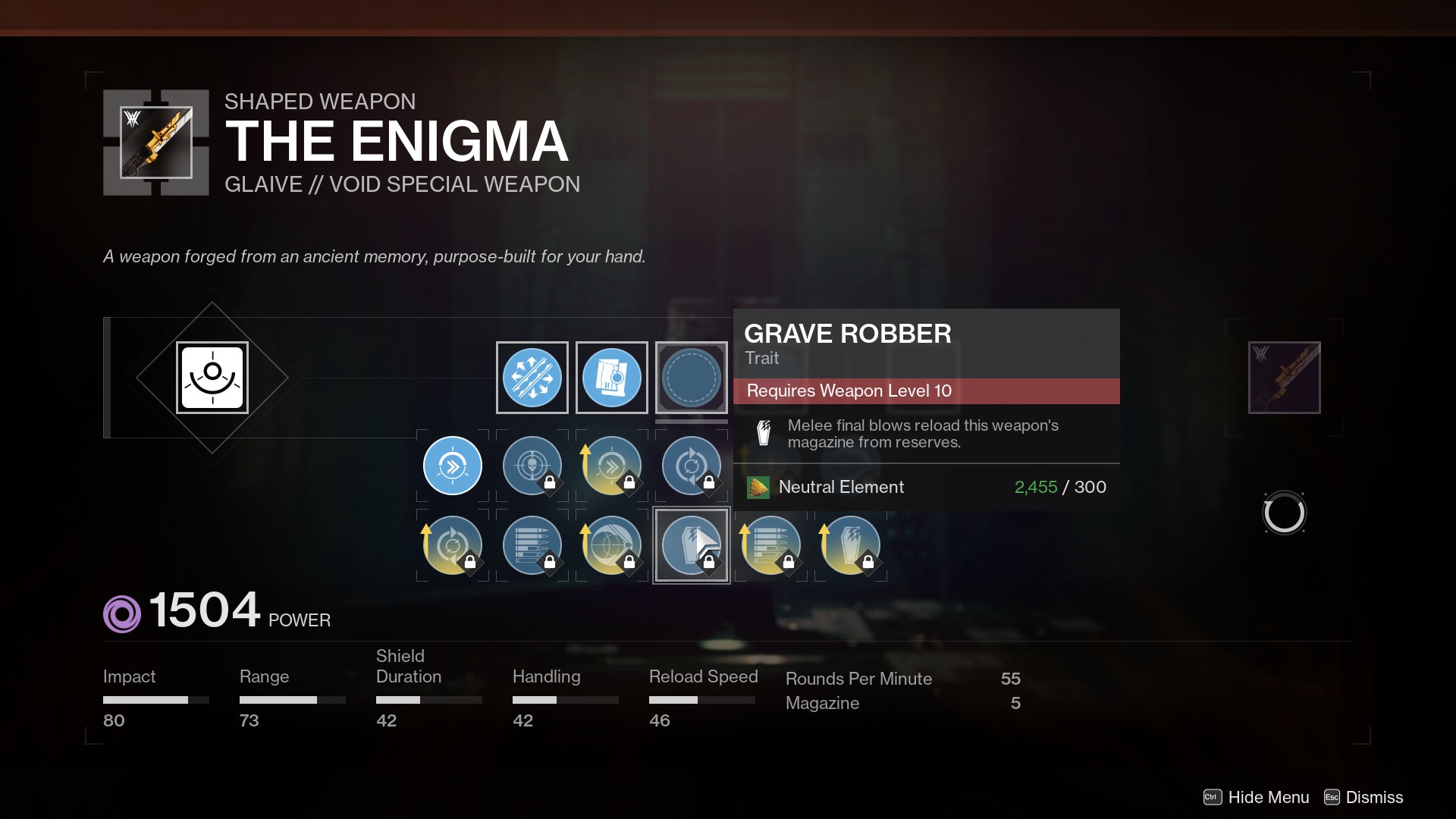1456x819 pixels.
Task: Select the highlighted blue arrows perk on the left
Action: 452,466
